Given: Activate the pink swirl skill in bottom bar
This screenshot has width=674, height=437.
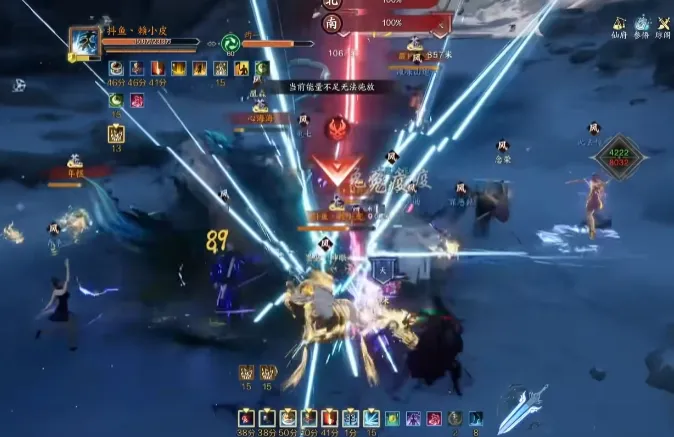Looking at the screenshot, I should coord(434,417).
